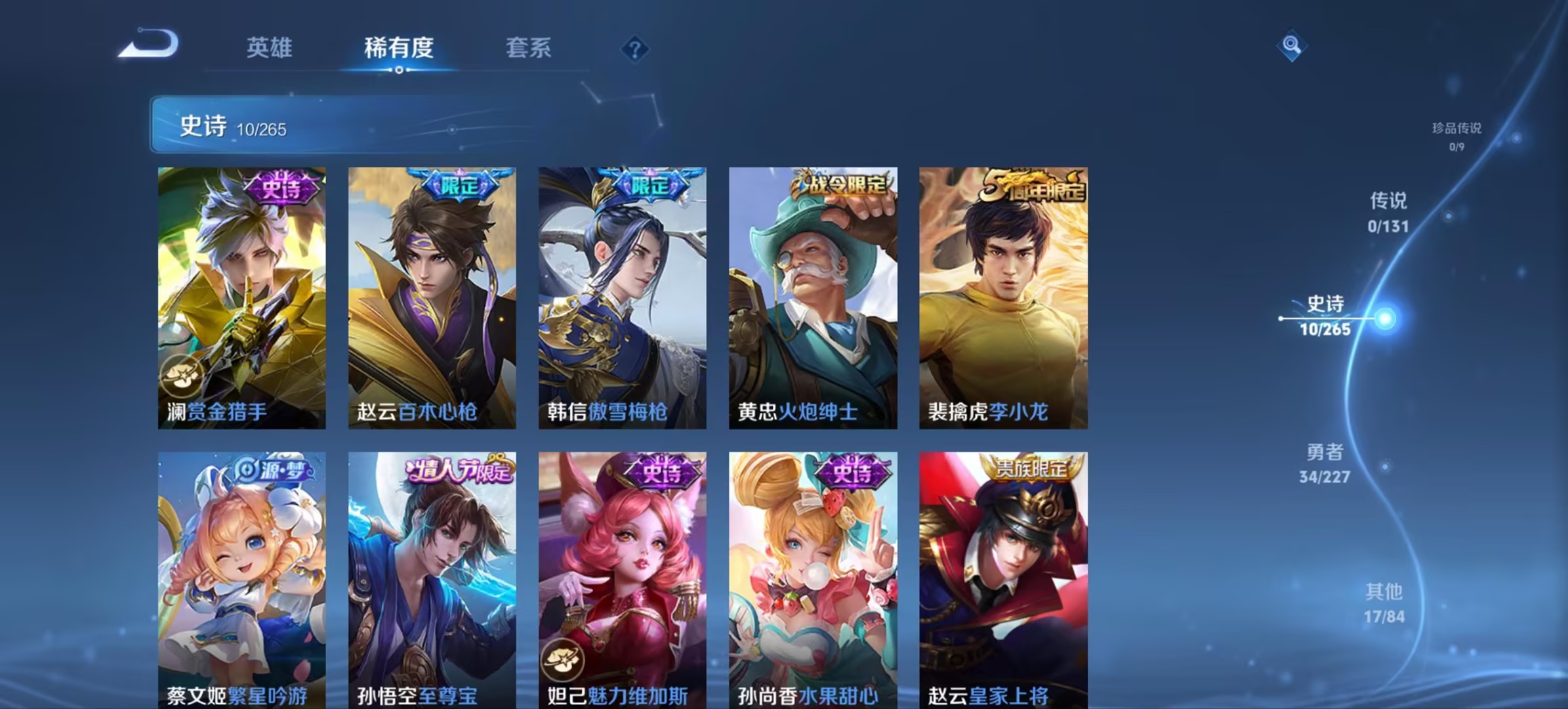Image resolution: width=1568 pixels, height=709 pixels.
Task: Open the search magnifier icon
Action: (1291, 49)
